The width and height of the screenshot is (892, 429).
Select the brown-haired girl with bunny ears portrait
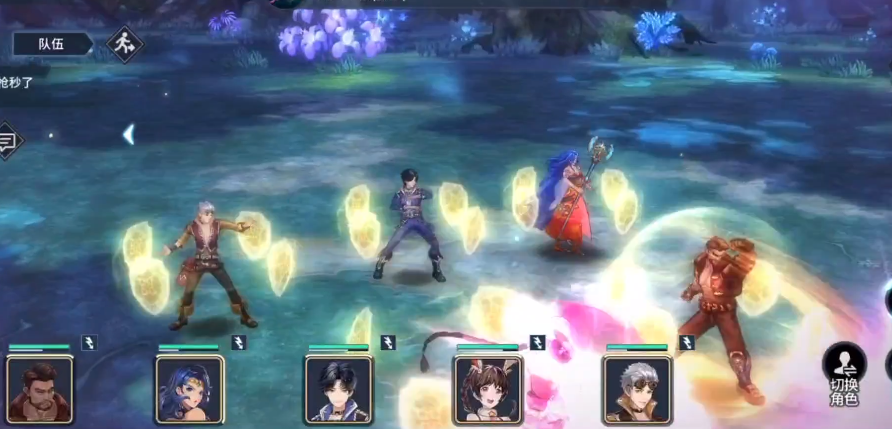pos(488,390)
